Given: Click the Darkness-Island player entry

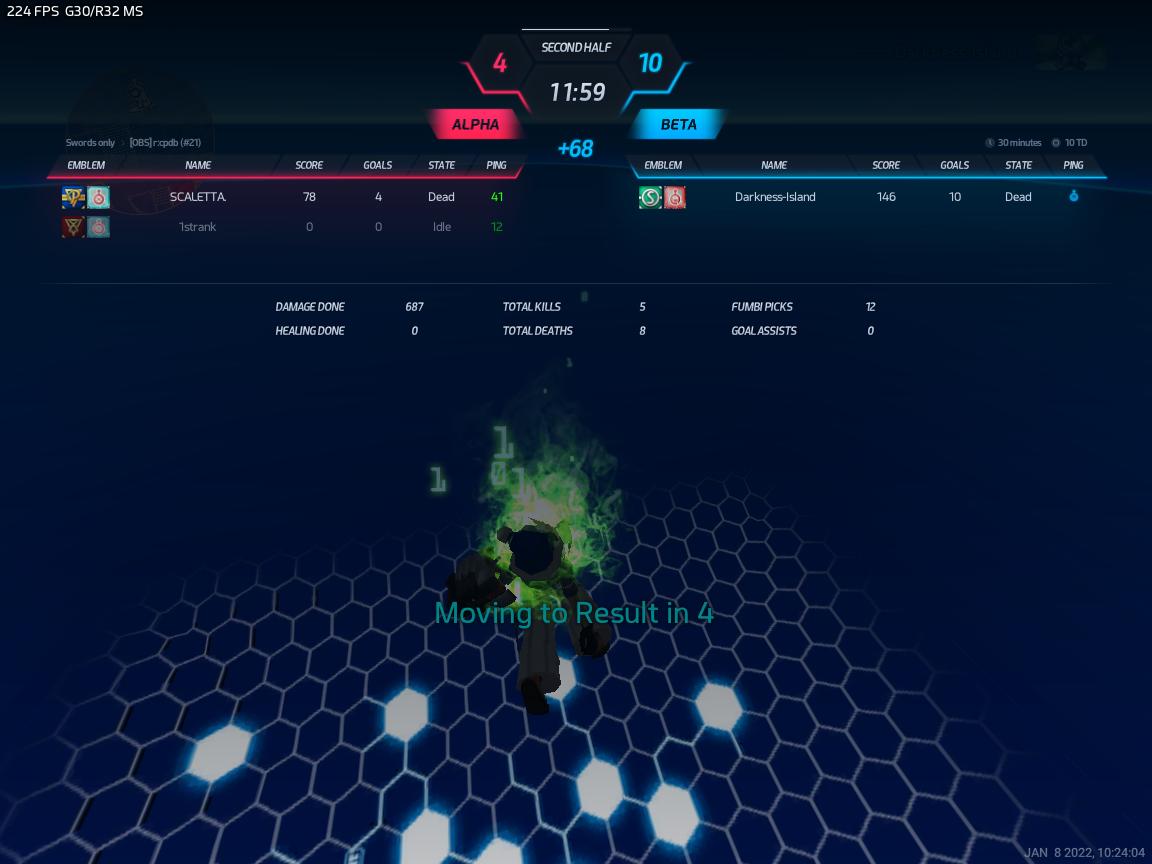Looking at the screenshot, I should (775, 197).
